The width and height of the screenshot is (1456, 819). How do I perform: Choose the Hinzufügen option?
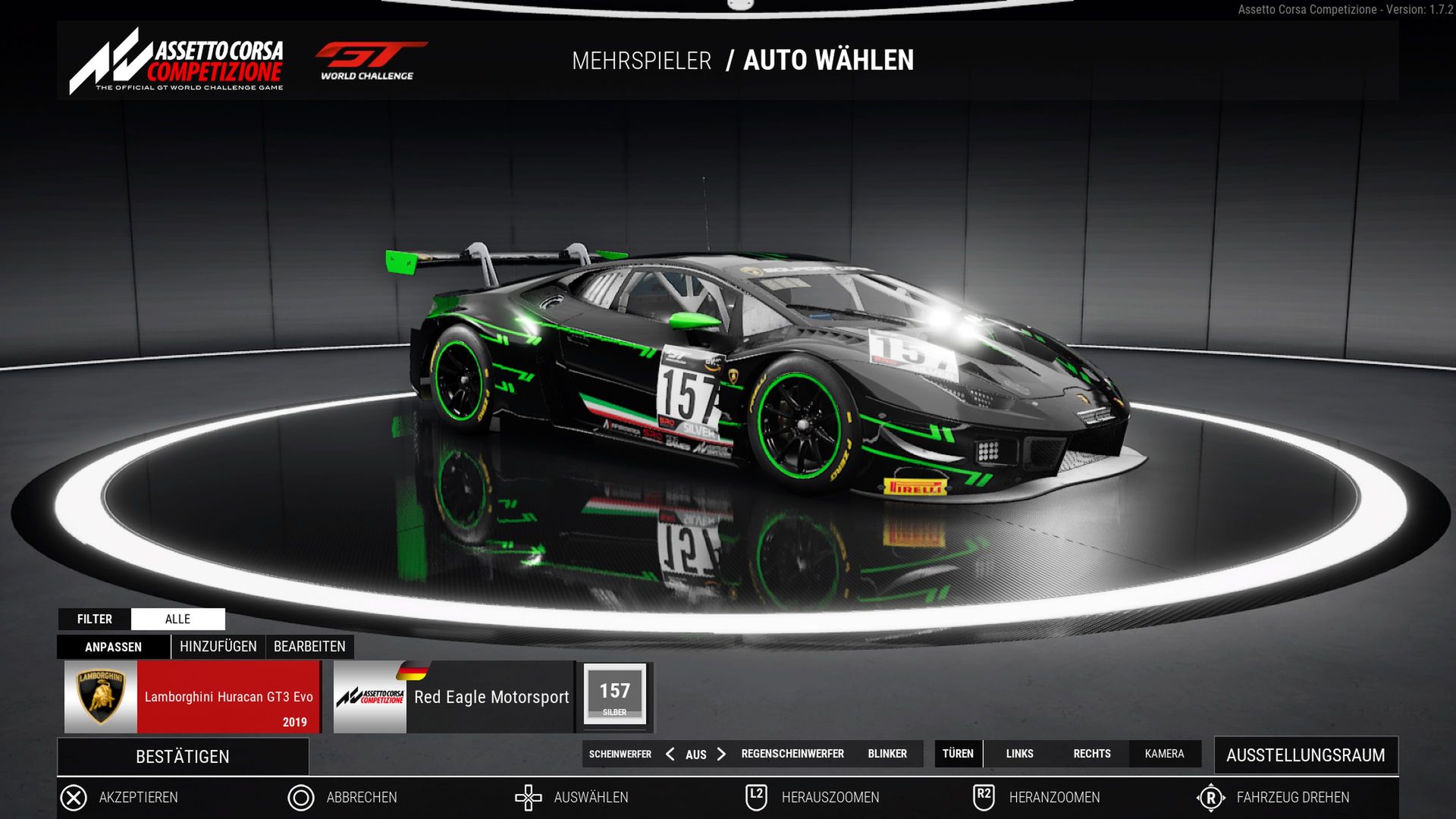[x=218, y=647]
